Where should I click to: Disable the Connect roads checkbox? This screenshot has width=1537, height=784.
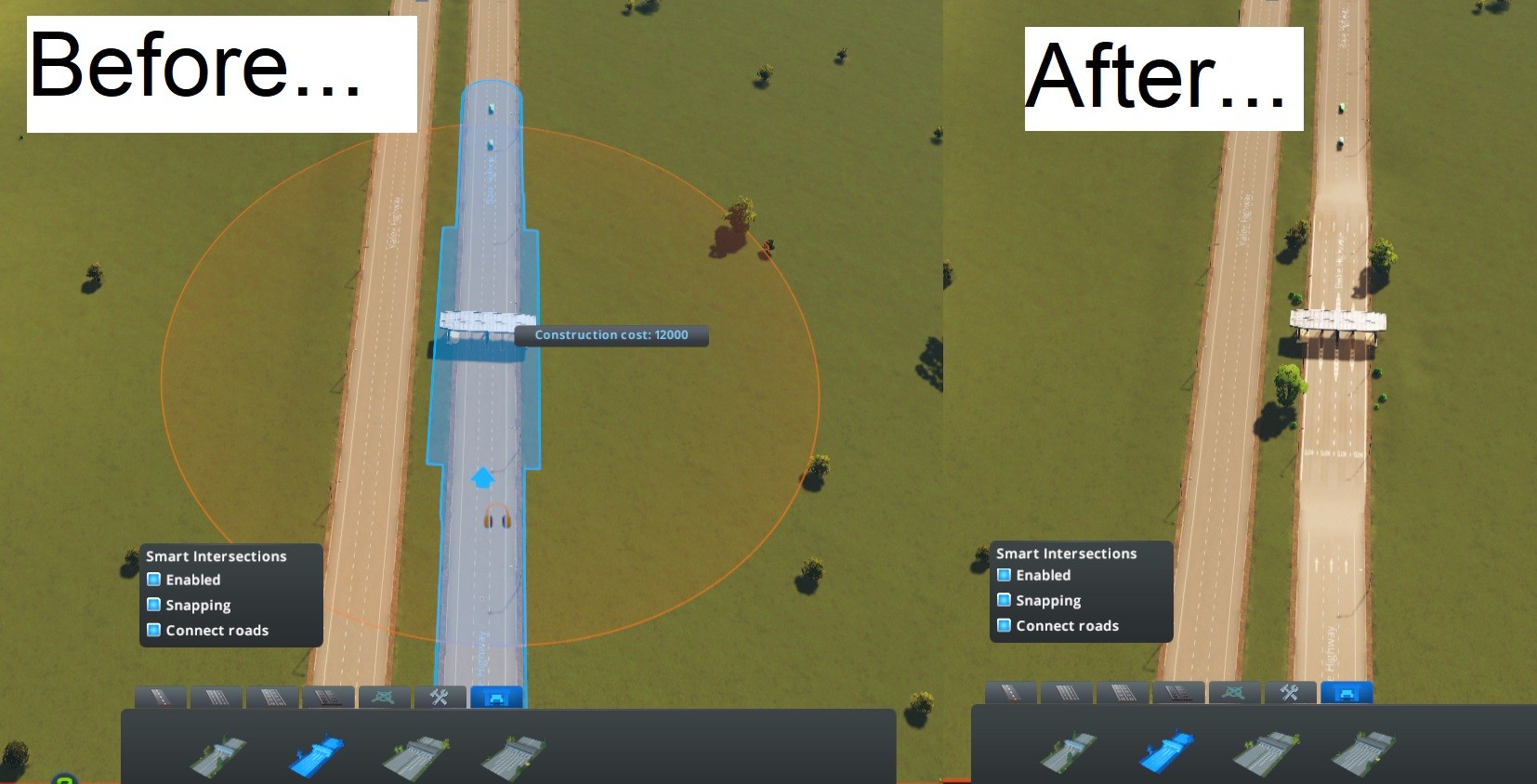(x=153, y=630)
